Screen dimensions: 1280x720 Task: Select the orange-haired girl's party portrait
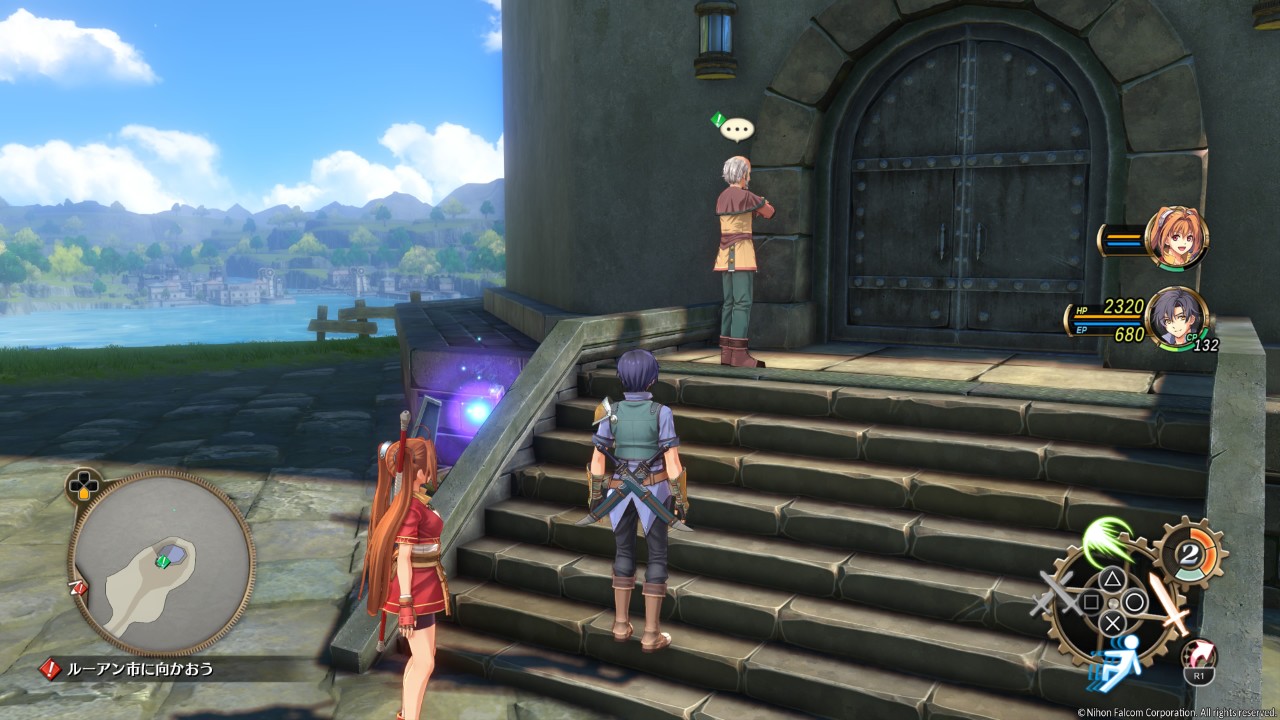point(1177,238)
